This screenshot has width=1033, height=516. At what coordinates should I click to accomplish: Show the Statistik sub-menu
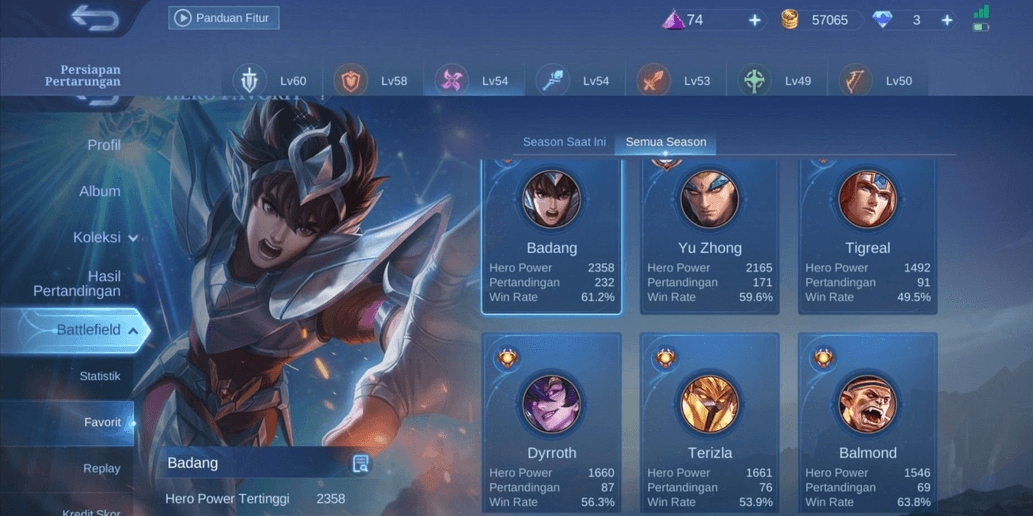(x=100, y=376)
